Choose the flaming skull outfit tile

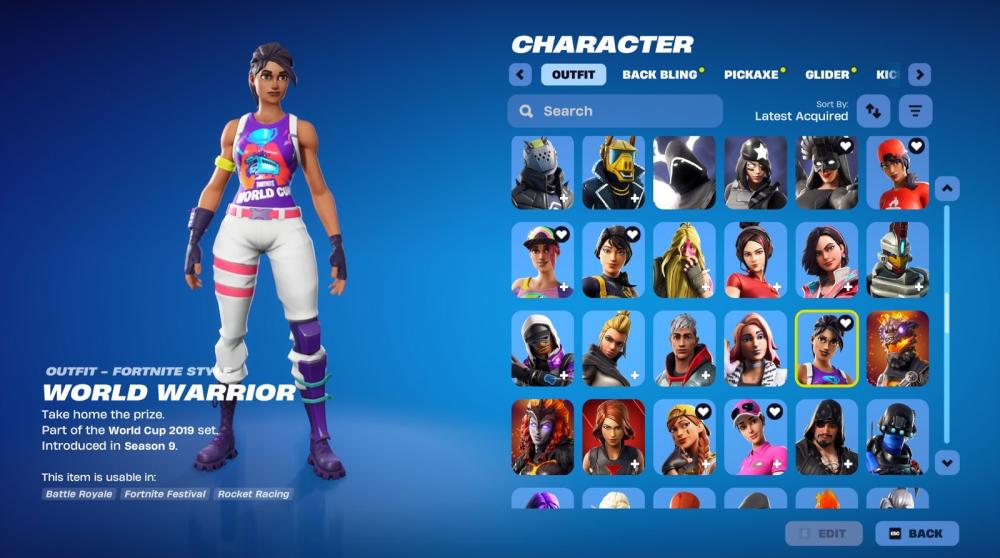(x=897, y=348)
